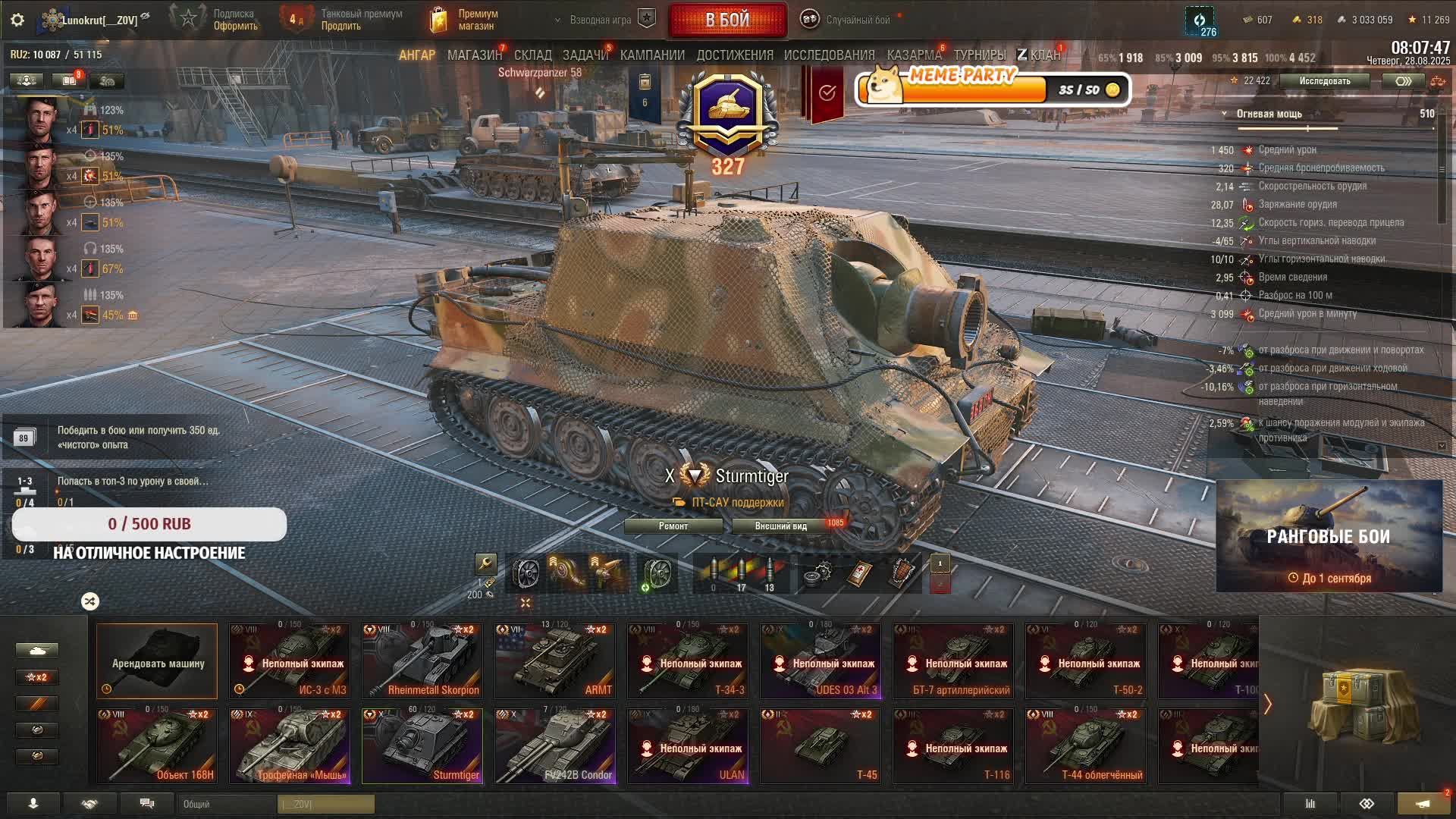The image size is (1456, 819).
Task: Open the Внешний вид customization button
Action: (x=780, y=526)
